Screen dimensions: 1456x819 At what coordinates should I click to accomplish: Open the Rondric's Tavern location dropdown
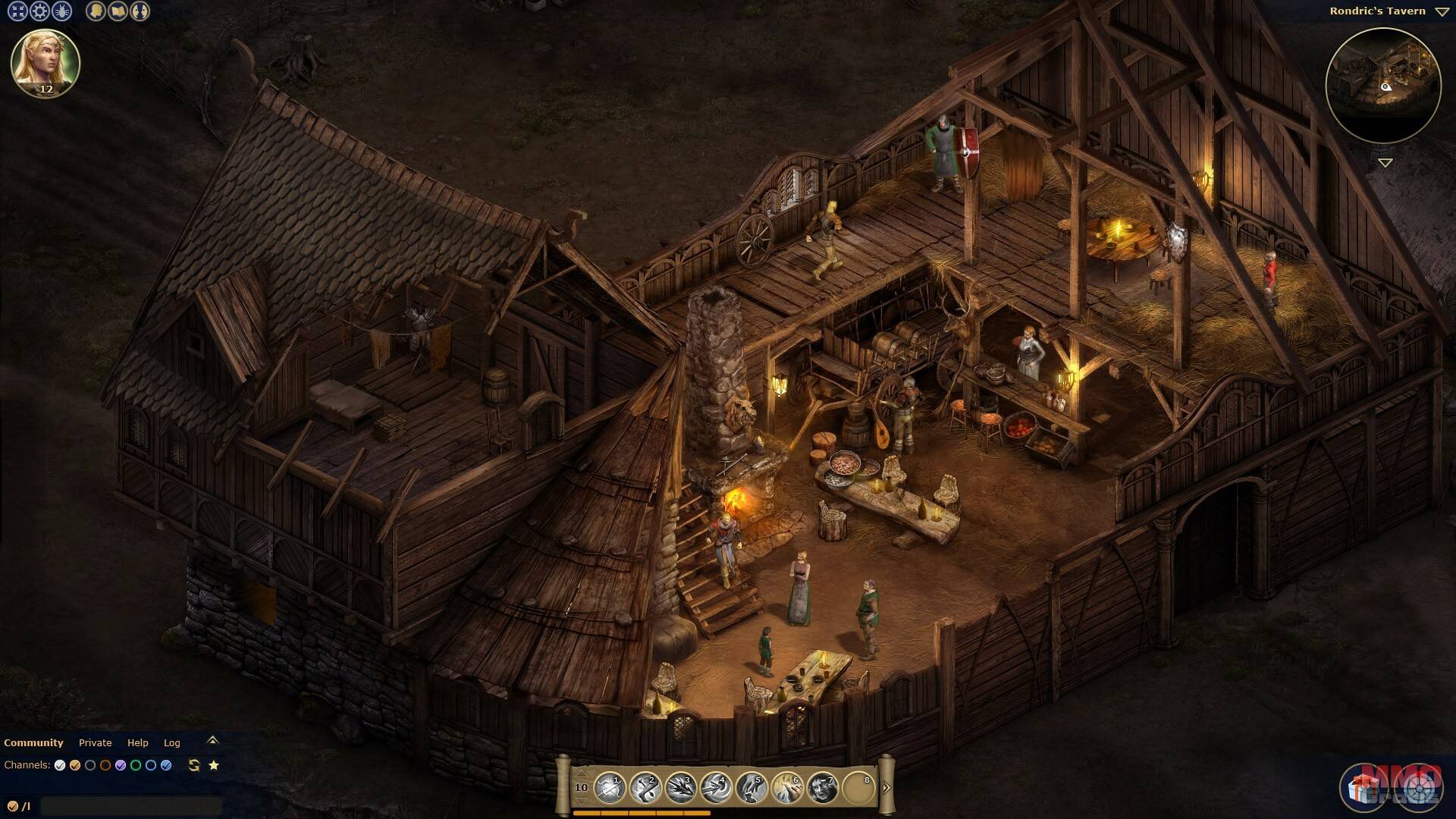pyautogui.click(x=1442, y=11)
